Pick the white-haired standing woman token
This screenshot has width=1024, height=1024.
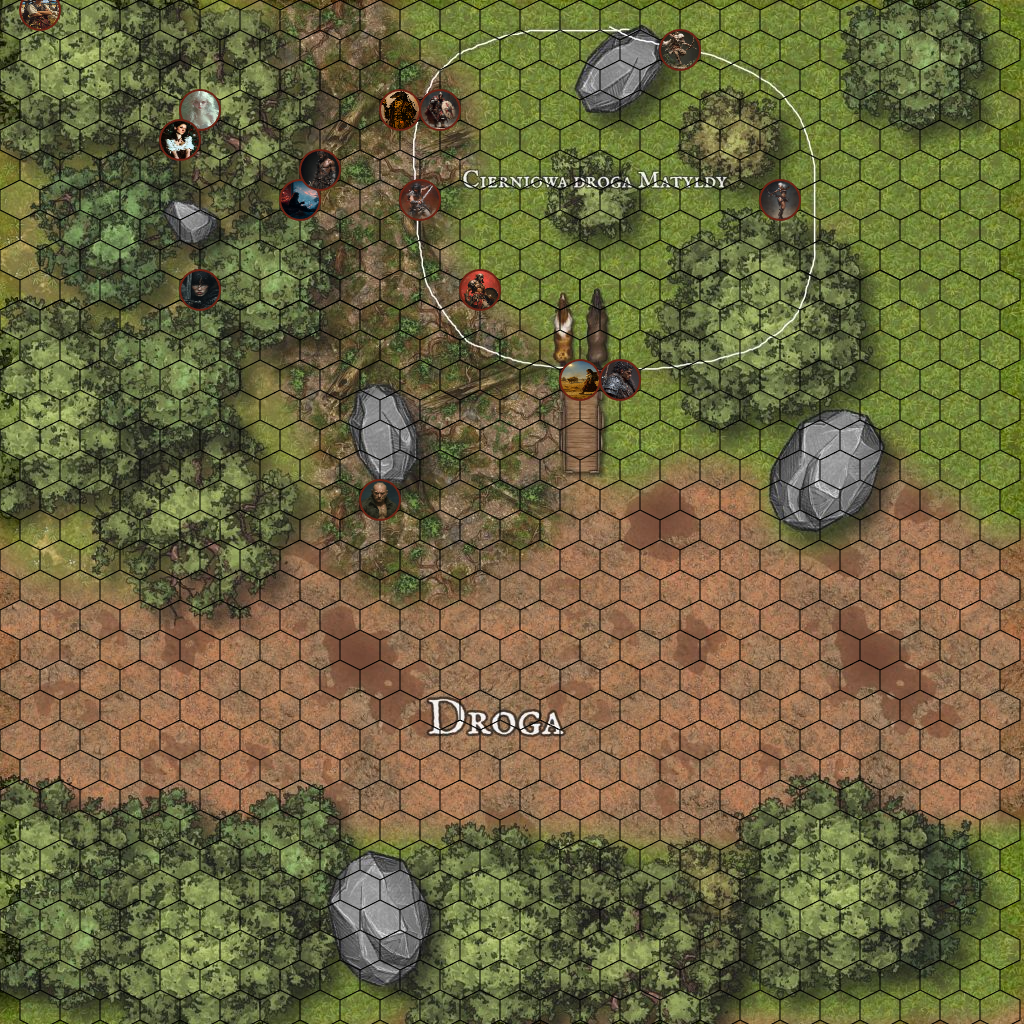point(780,200)
